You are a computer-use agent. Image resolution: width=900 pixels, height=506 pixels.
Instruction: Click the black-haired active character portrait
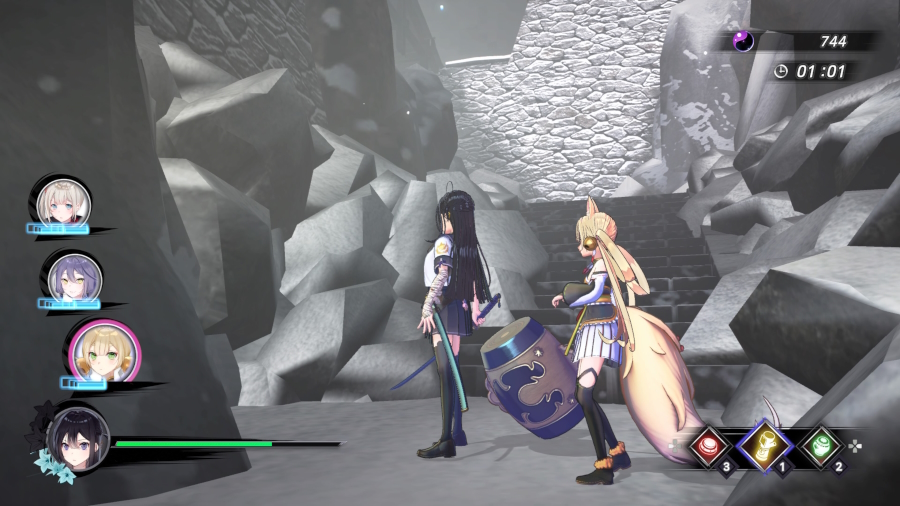click(x=77, y=439)
